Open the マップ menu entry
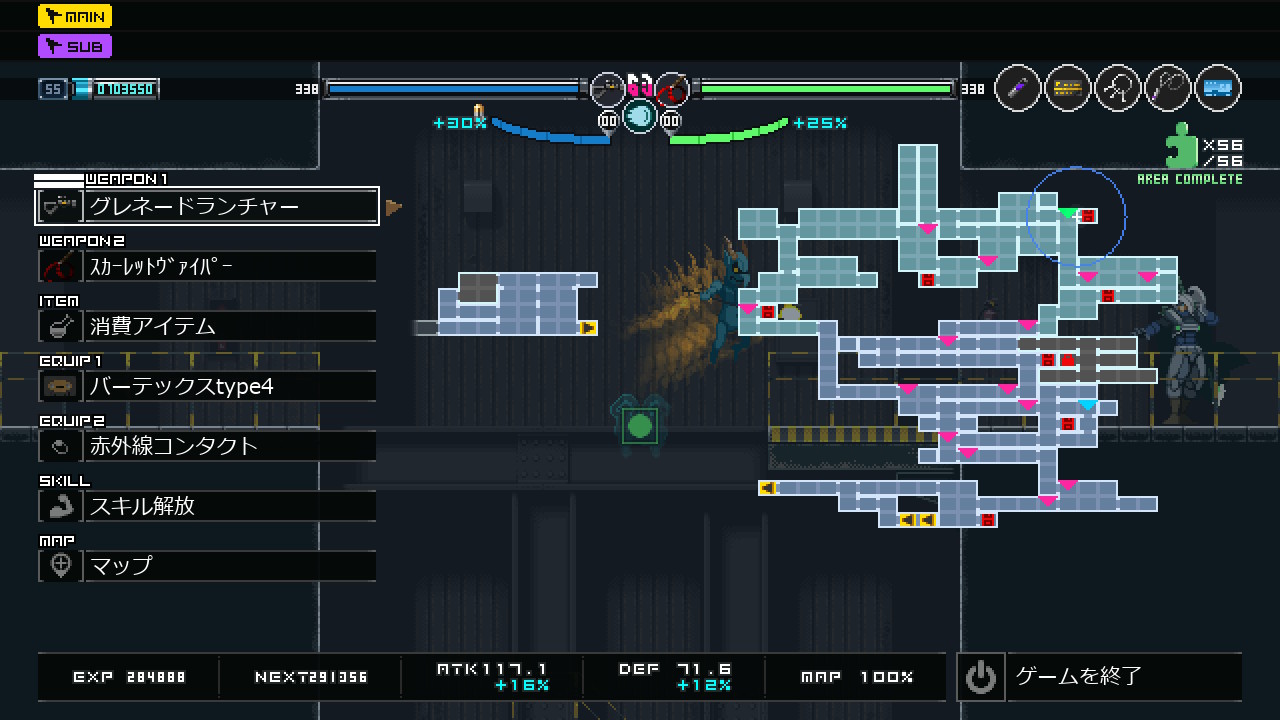 (x=207, y=566)
